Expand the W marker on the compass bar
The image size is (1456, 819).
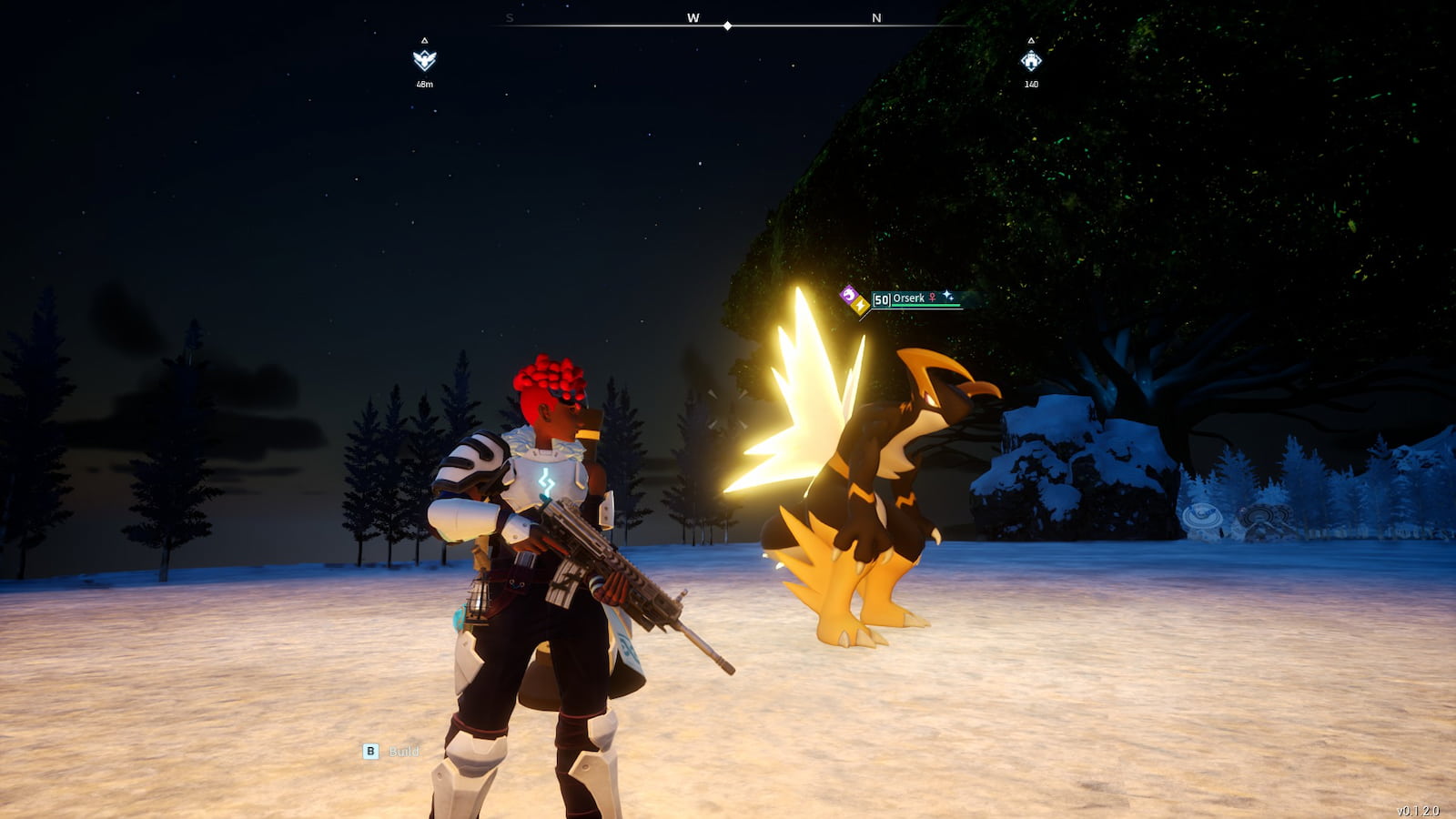coord(692,16)
